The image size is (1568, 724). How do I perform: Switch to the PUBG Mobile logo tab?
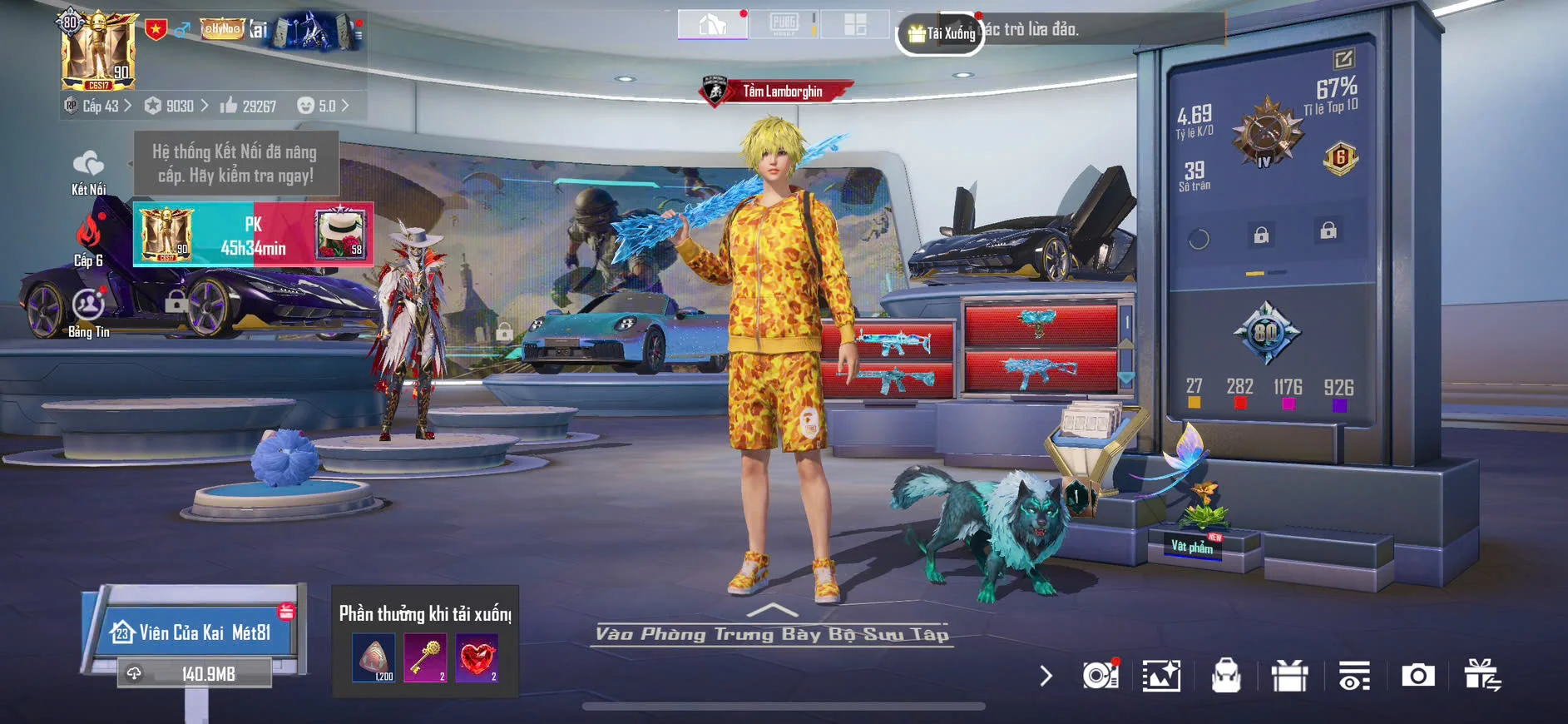[x=784, y=24]
